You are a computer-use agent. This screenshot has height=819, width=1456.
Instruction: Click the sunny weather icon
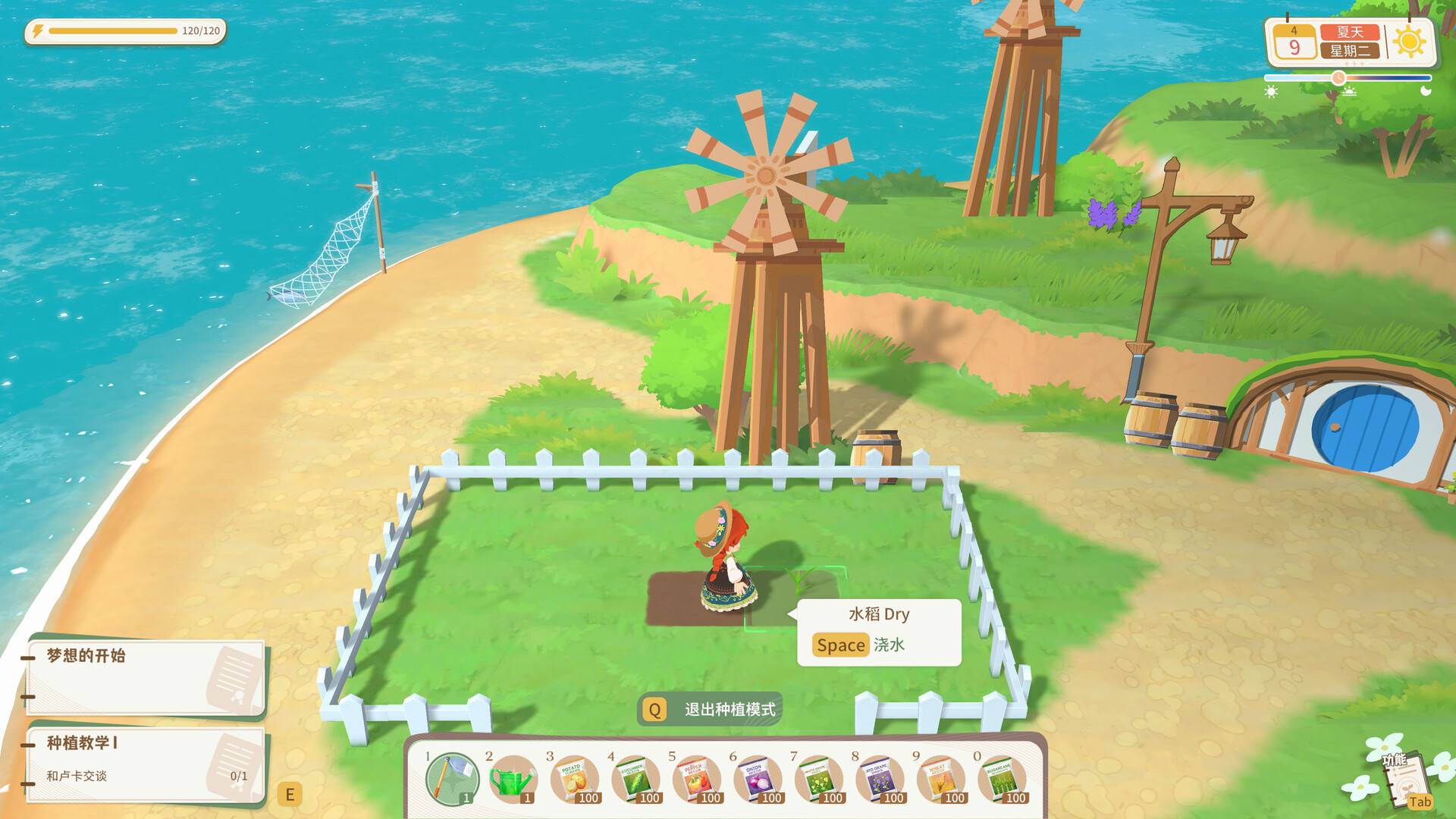click(1409, 42)
